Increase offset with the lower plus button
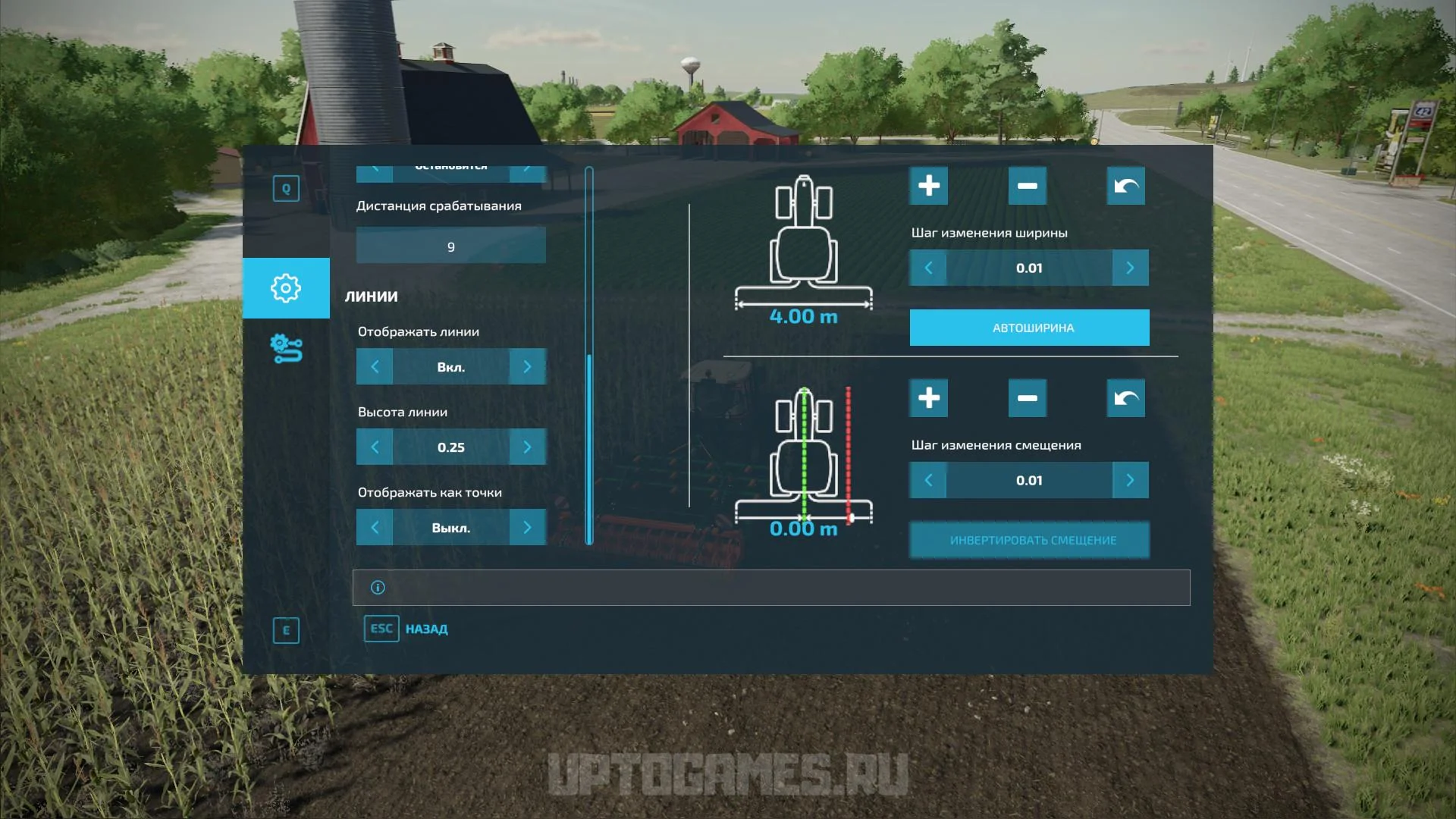1456x819 pixels. pos(928,398)
